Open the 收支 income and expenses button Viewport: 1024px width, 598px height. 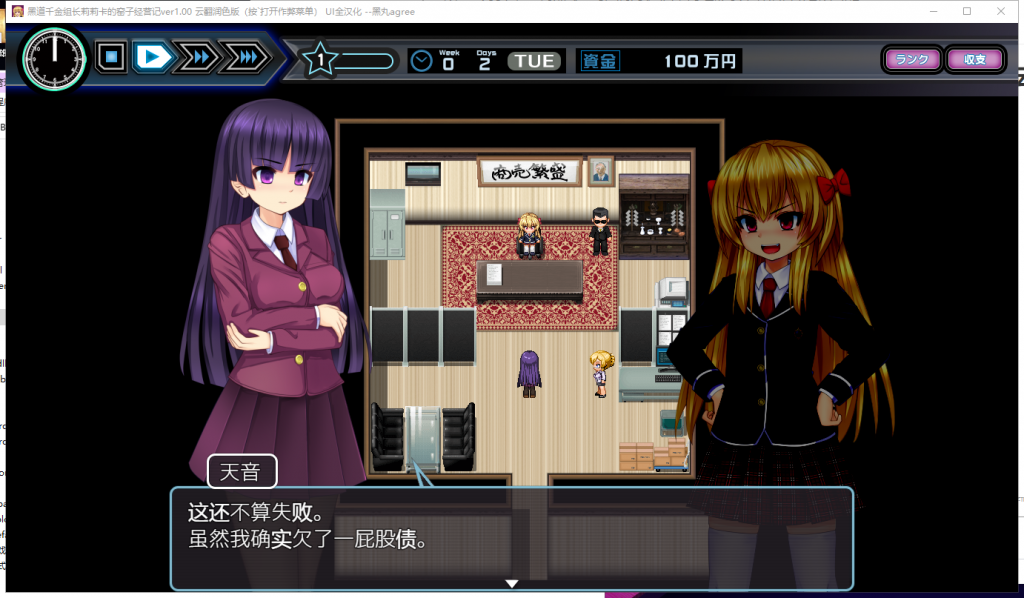tap(974, 59)
